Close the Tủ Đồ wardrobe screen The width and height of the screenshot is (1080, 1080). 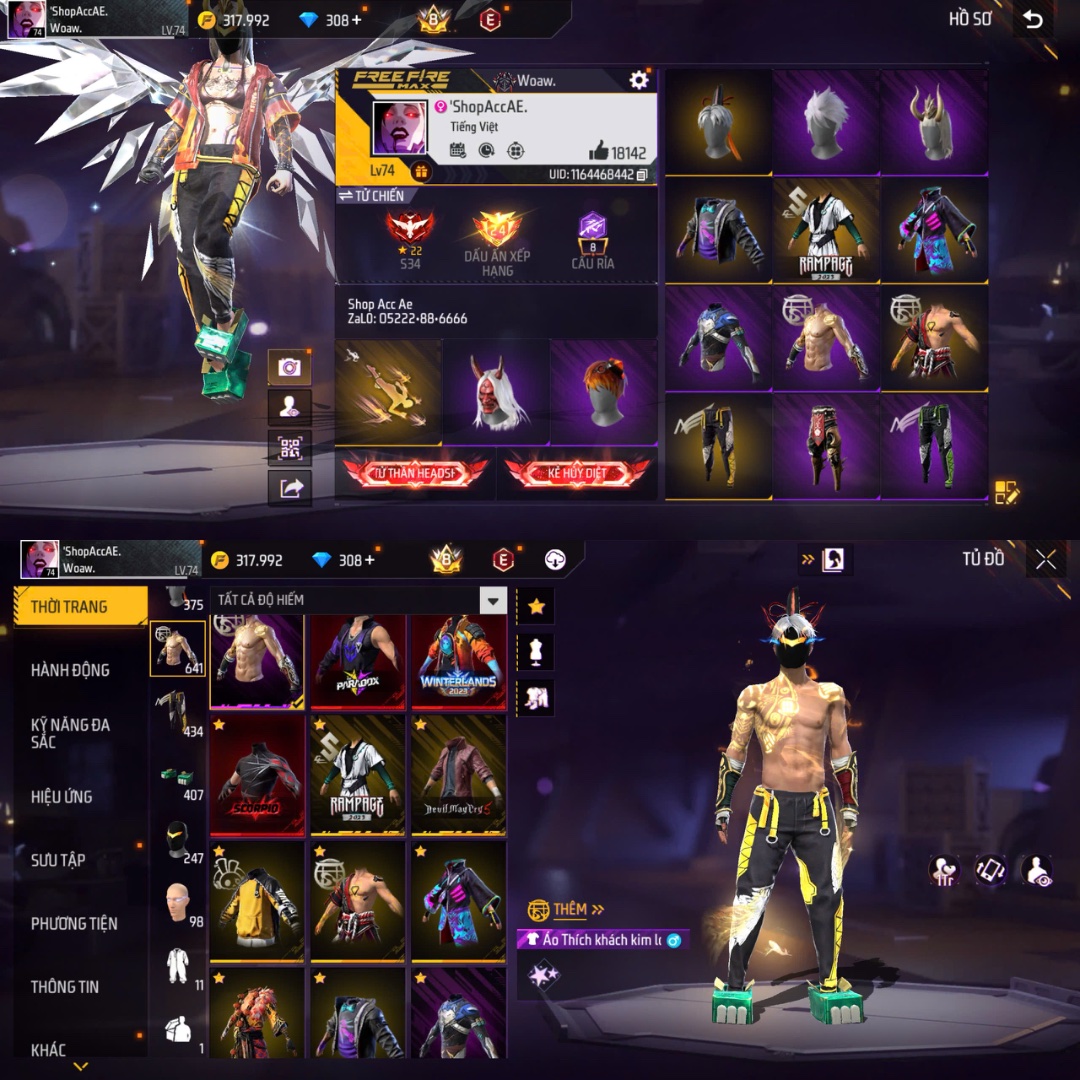(x=1046, y=560)
